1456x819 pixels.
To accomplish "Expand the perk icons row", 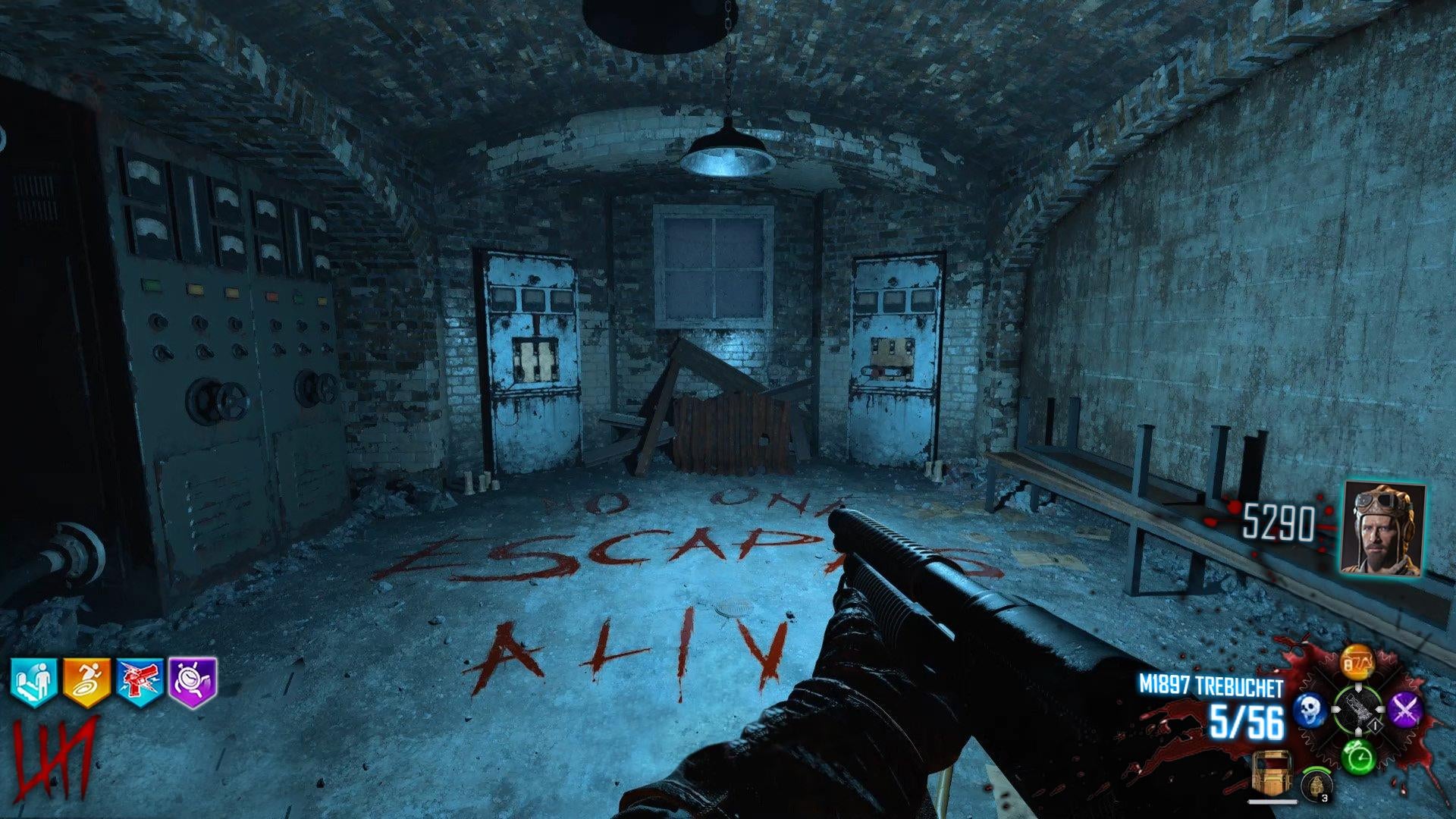I will 114,682.
